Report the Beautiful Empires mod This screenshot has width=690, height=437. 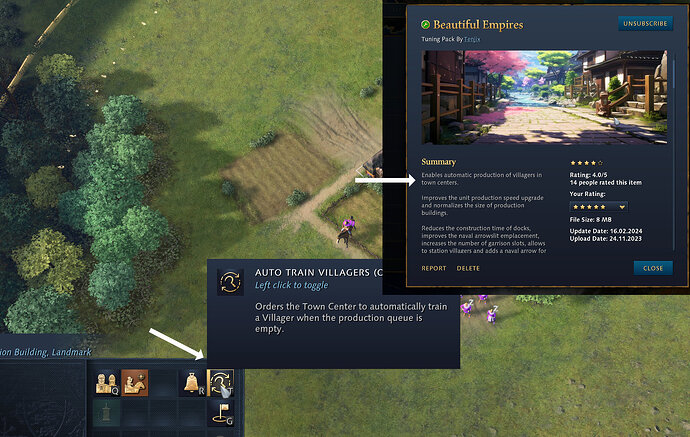[434, 268]
